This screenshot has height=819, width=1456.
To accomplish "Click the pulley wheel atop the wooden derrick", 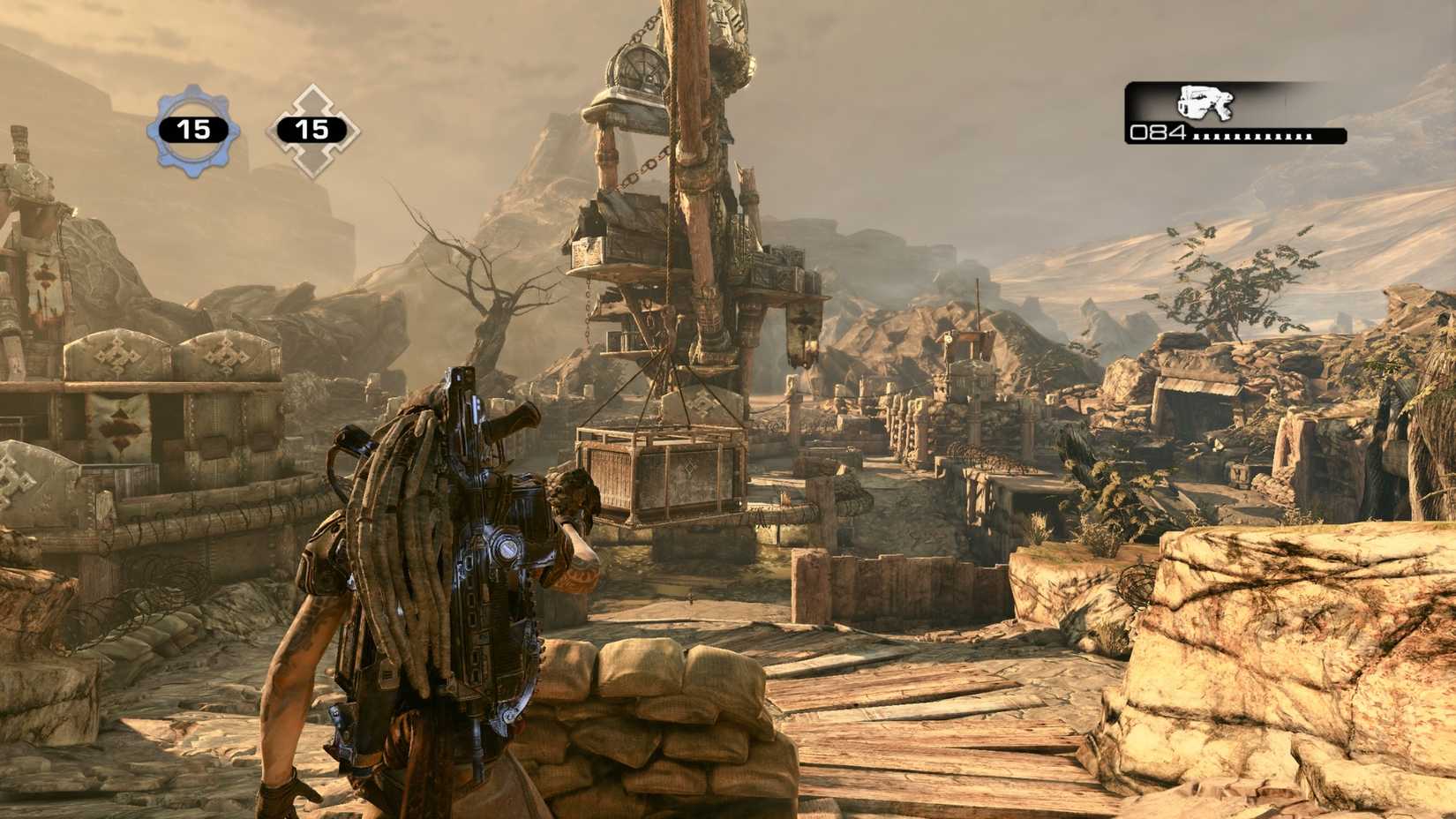I will coord(642,67).
